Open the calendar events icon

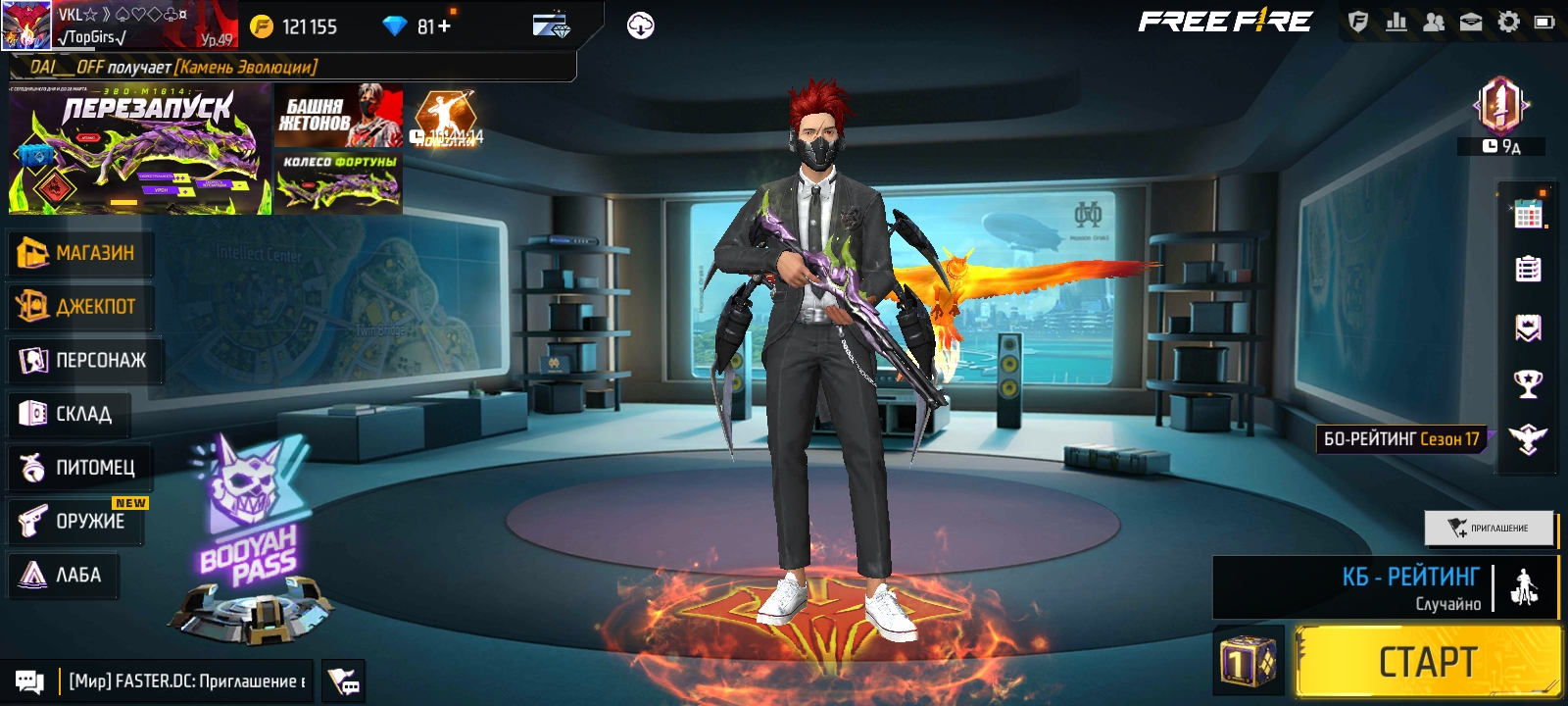click(1528, 214)
